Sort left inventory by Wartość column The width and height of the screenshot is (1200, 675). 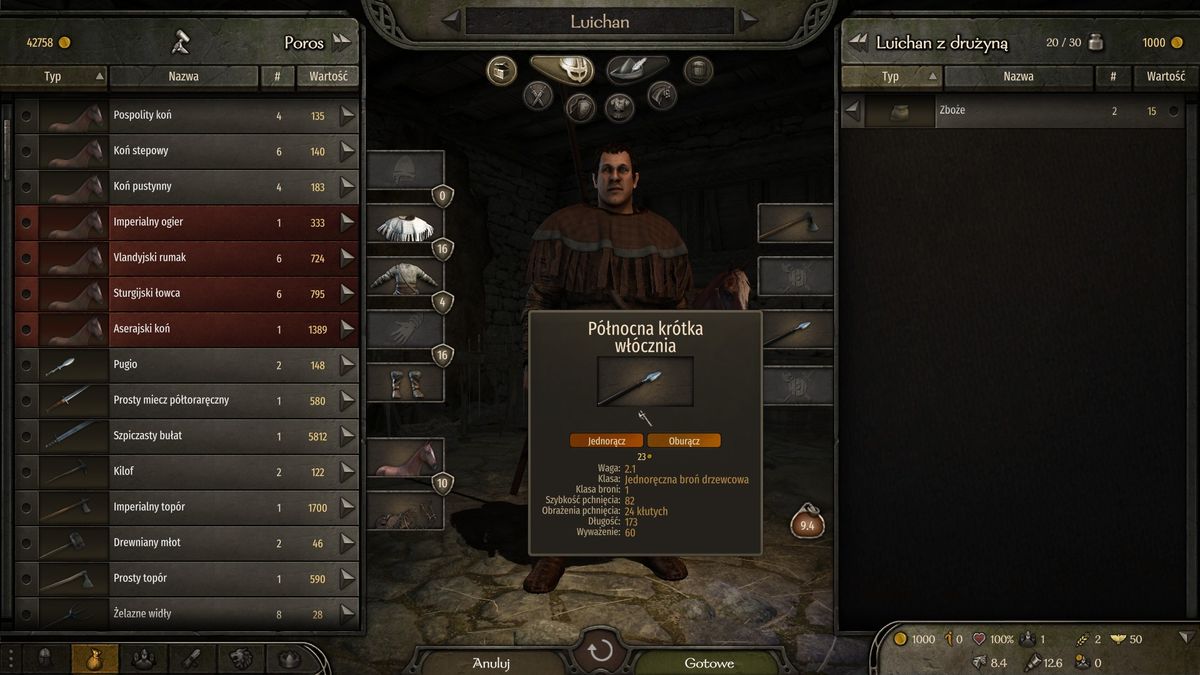coord(327,76)
